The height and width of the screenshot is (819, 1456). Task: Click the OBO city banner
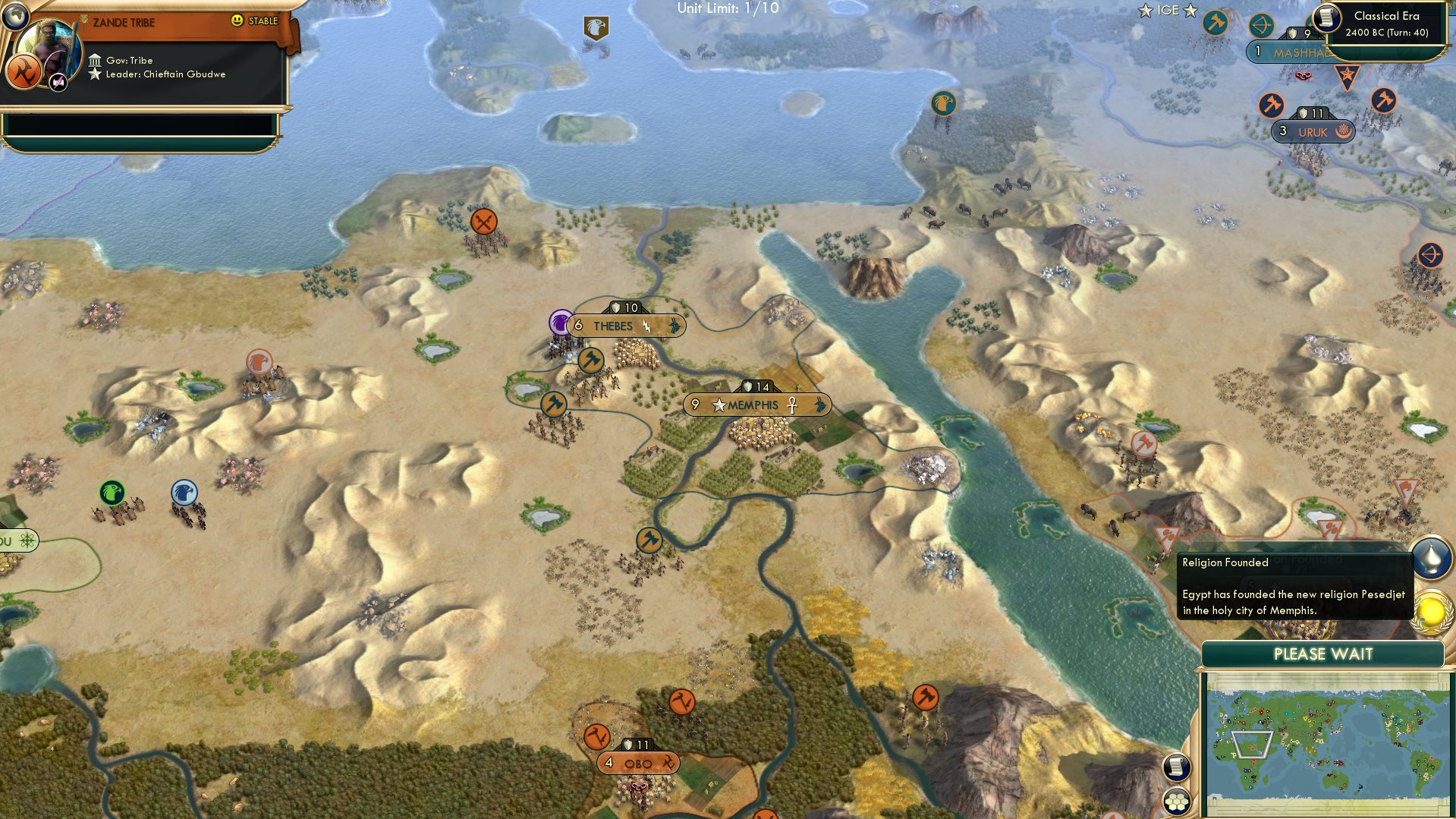click(x=636, y=763)
